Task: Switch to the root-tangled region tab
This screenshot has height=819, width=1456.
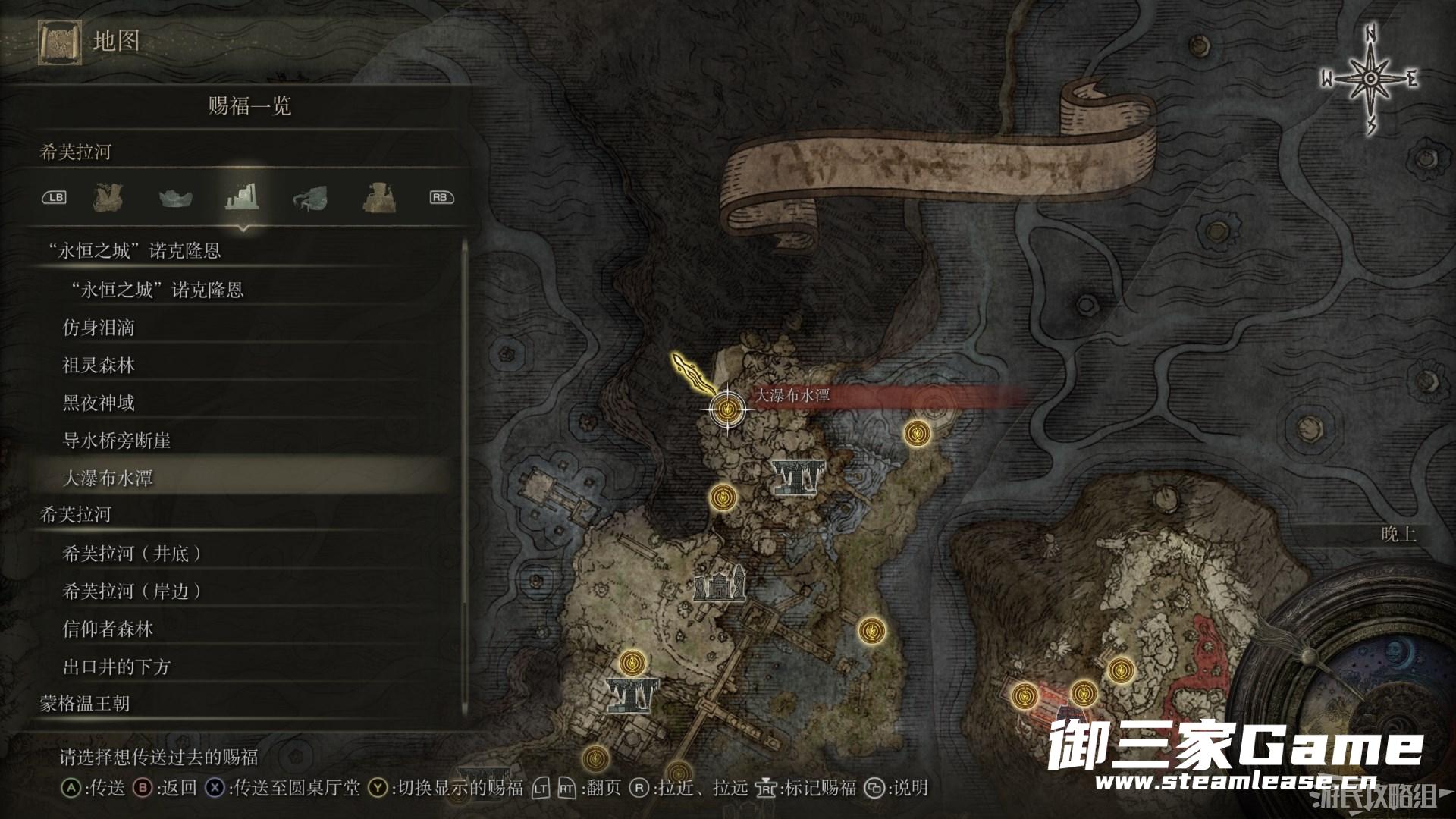Action: pos(310,199)
